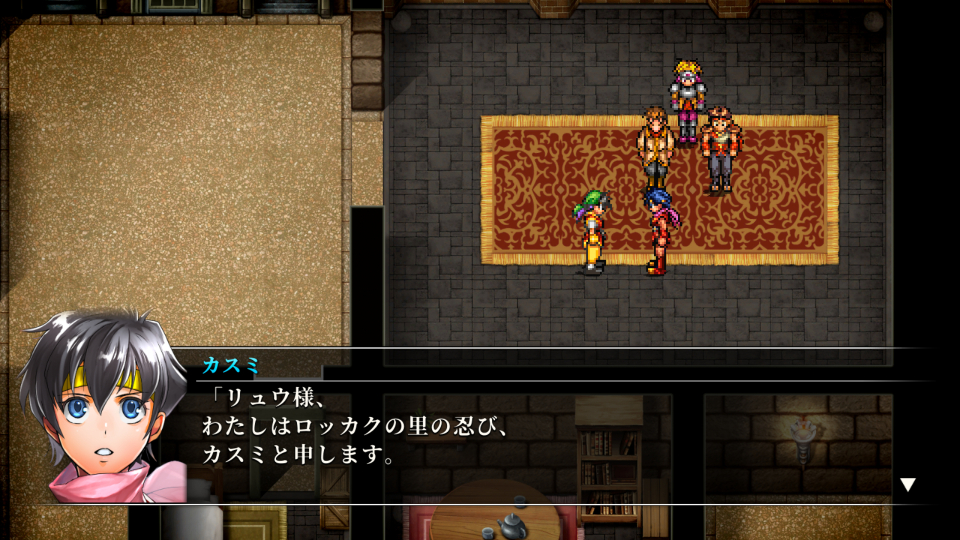Advance dialogue with the white arrow indicator
The image size is (960, 540).
pyautogui.click(x=907, y=485)
